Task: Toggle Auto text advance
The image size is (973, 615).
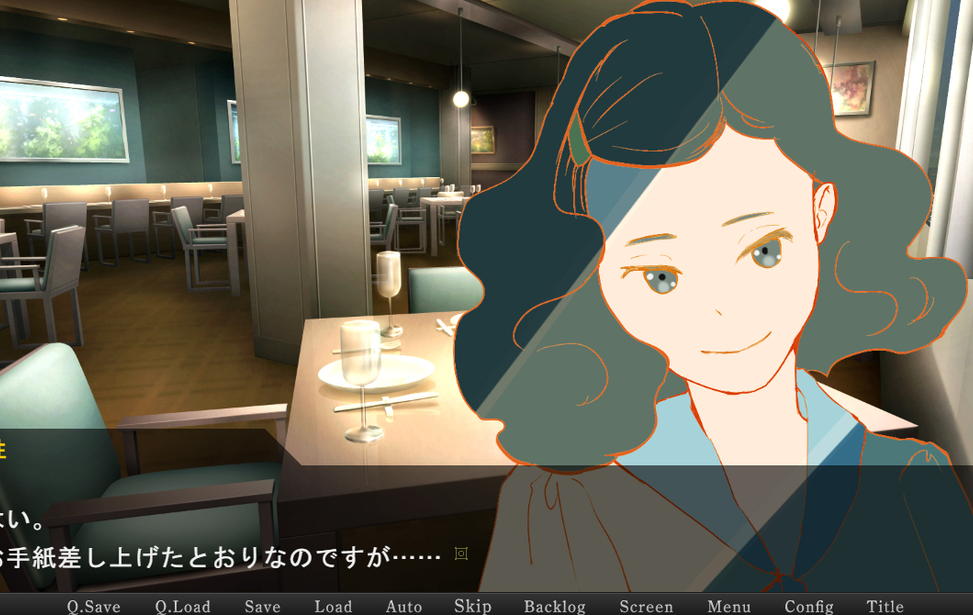Action: (x=404, y=606)
